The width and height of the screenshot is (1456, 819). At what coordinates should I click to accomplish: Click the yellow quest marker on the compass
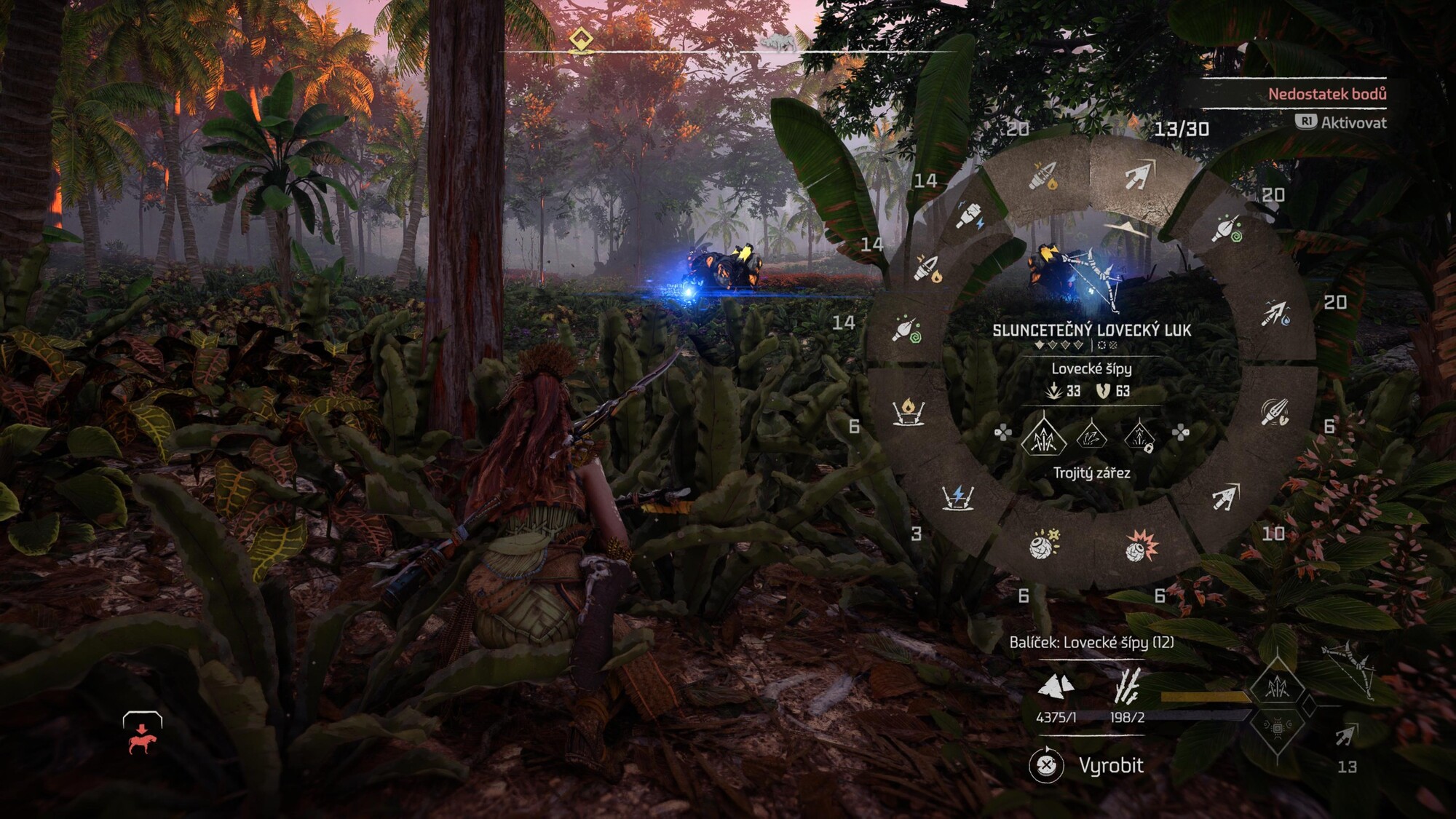(580, 39)
